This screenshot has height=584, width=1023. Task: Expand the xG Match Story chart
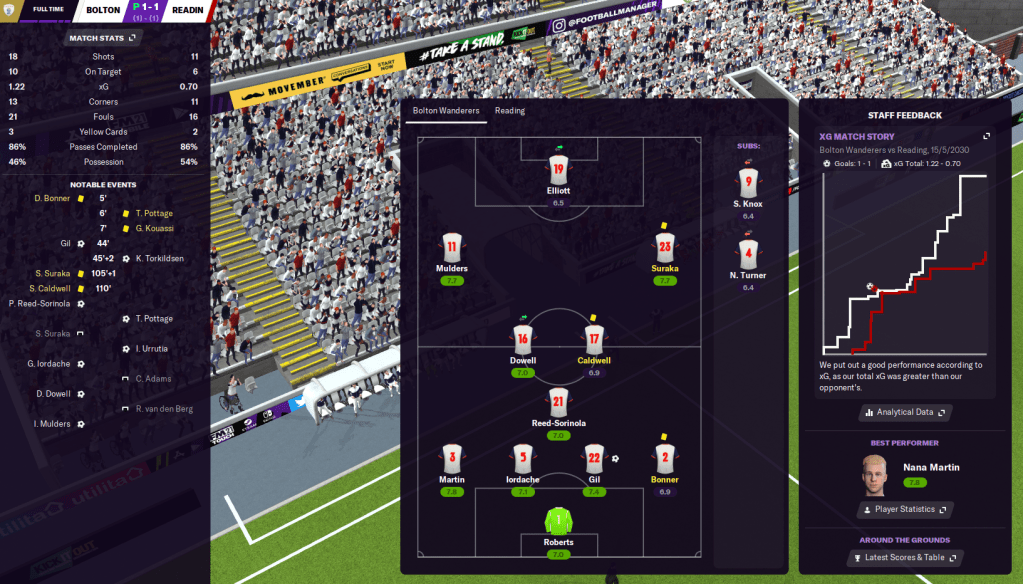pos(987,136)
